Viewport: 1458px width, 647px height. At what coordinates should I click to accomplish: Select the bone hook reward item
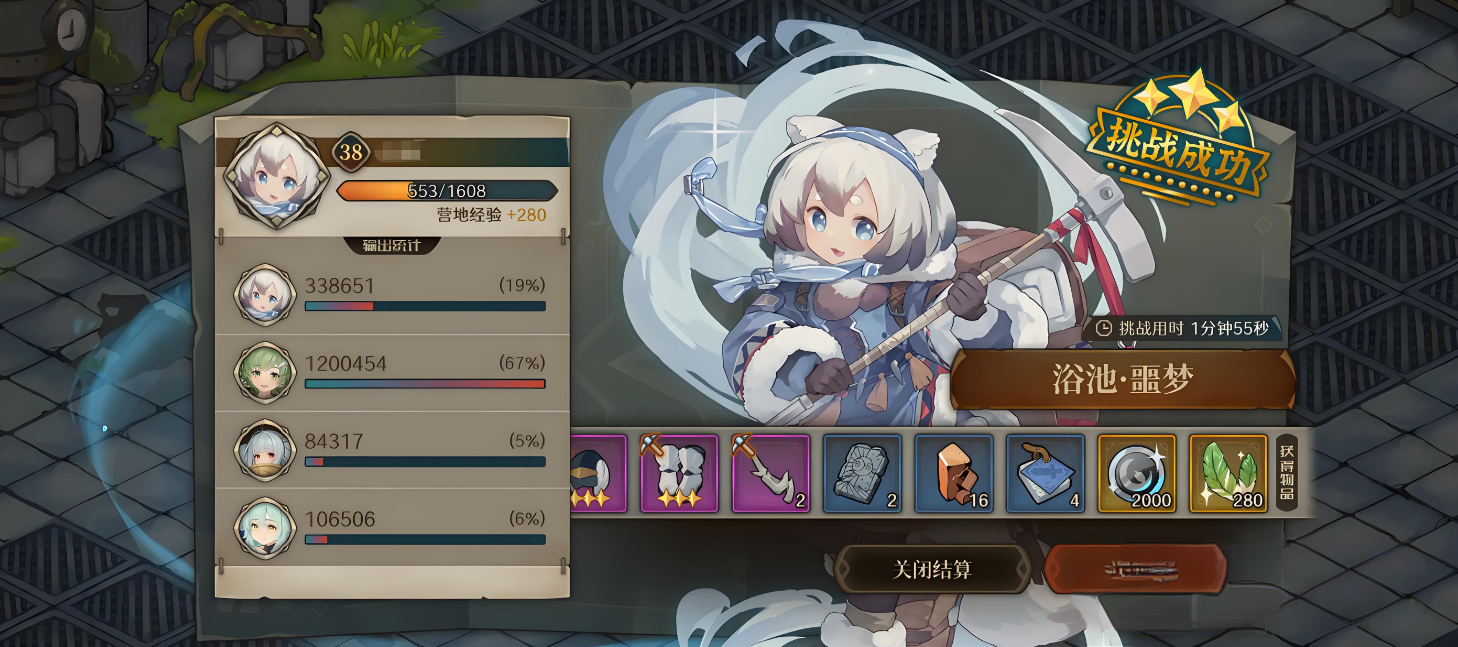(771, 473)
